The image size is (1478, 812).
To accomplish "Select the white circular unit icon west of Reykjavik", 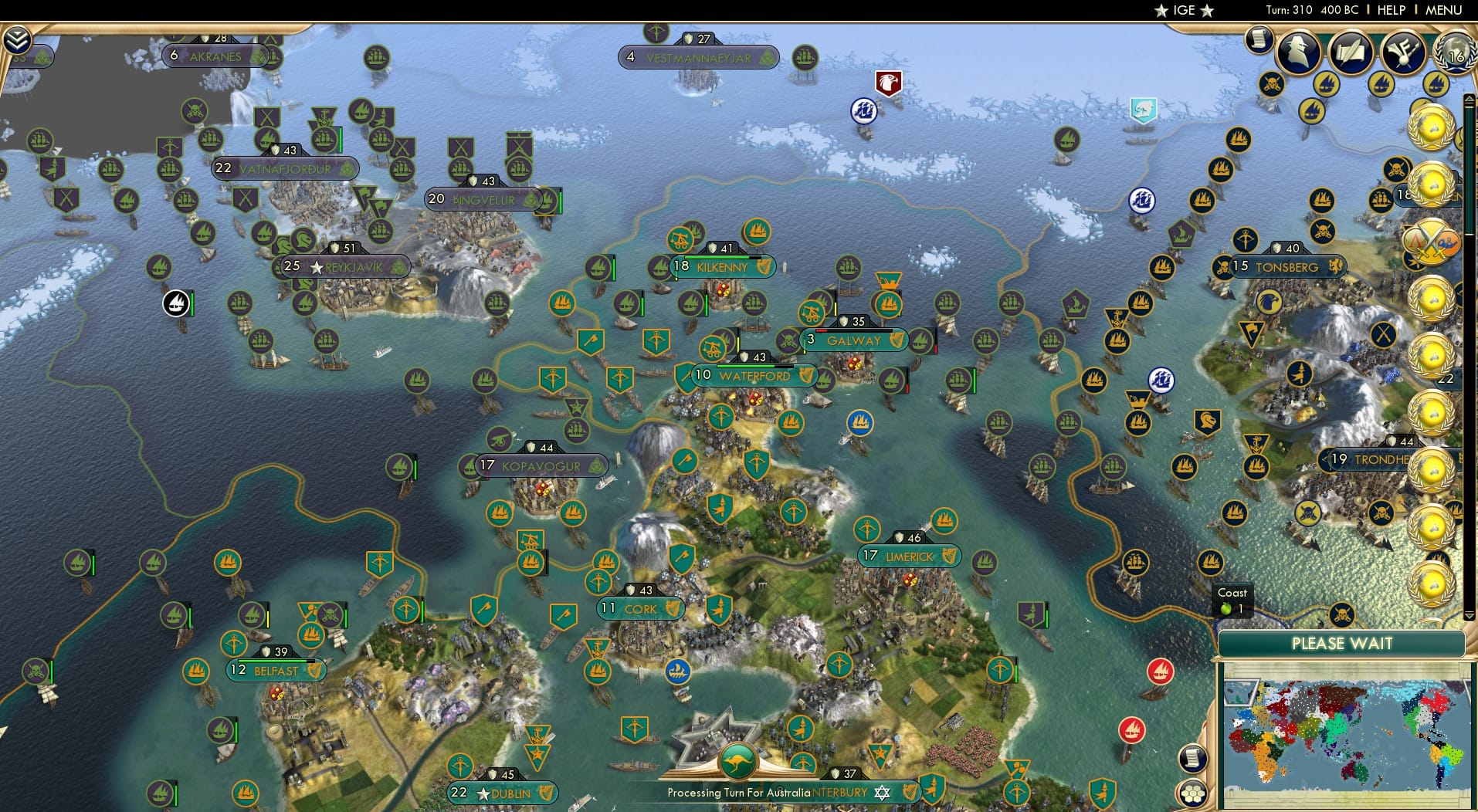I will pos(176,304).
